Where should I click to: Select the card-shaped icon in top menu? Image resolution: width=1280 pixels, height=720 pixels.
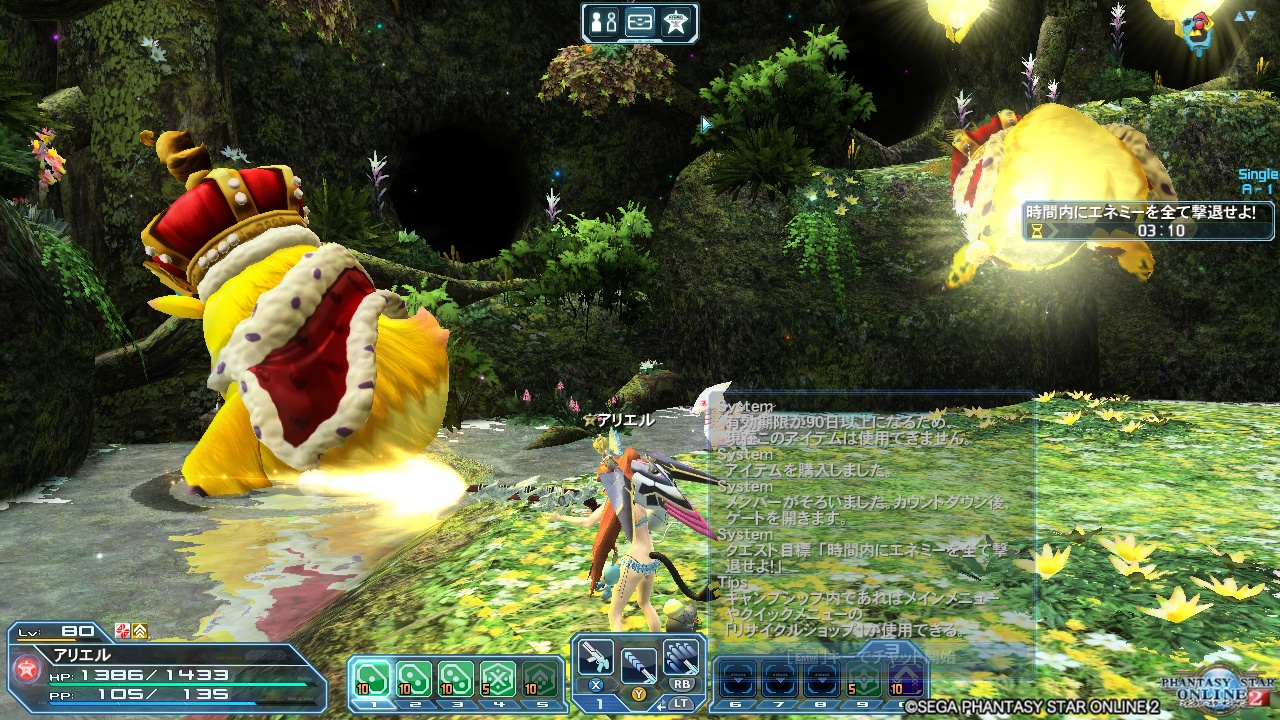[x=640, y=22]
